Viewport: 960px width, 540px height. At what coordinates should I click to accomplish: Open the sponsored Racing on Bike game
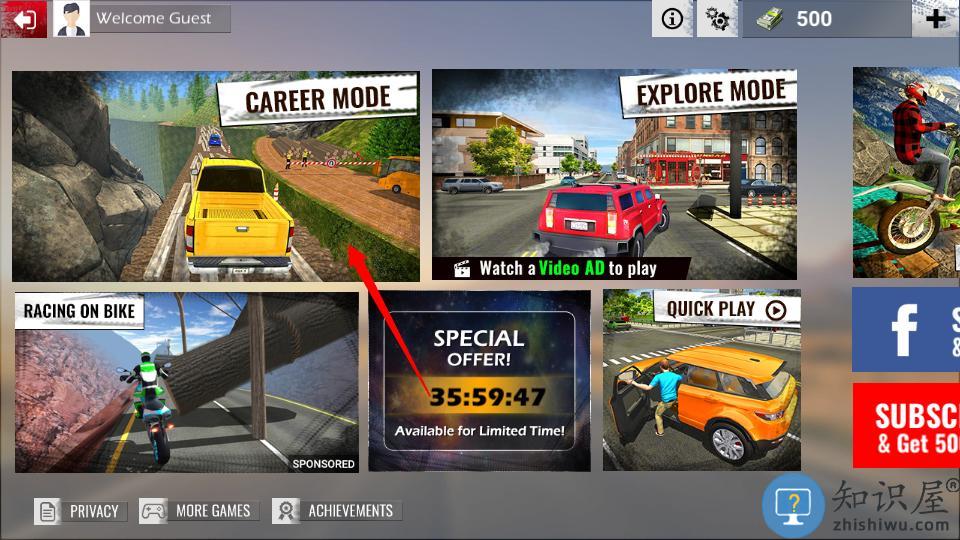tap(187, 382)
